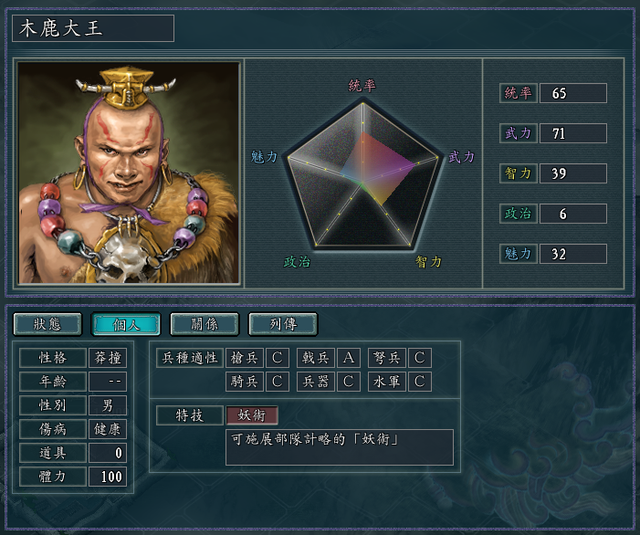This screenshot has width=640, height=535.
Task: Select the highlighted 個人 personal tab
Action: click(125, 324)
